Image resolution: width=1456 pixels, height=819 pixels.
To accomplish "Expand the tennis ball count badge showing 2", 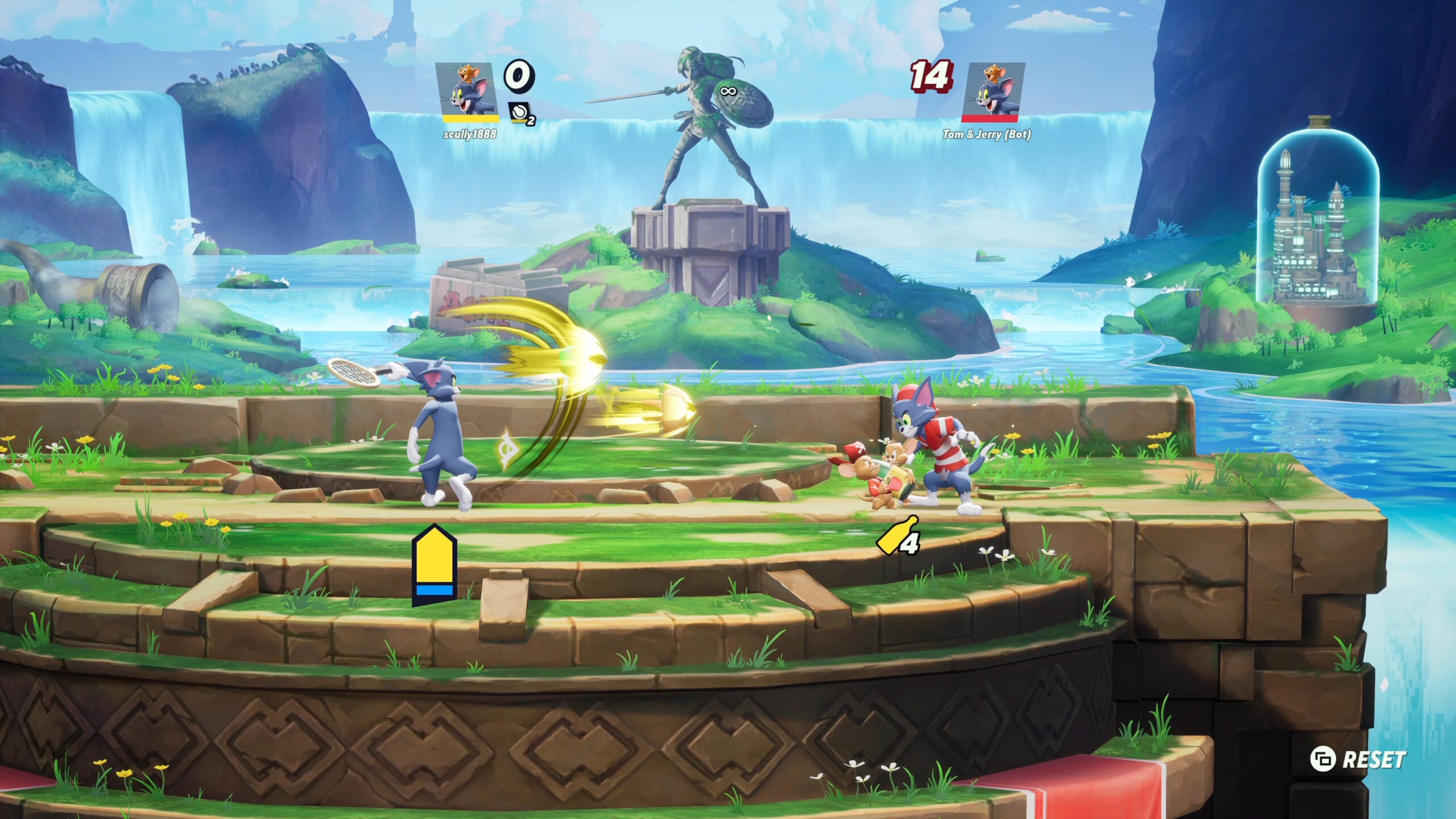I will 532,121.
